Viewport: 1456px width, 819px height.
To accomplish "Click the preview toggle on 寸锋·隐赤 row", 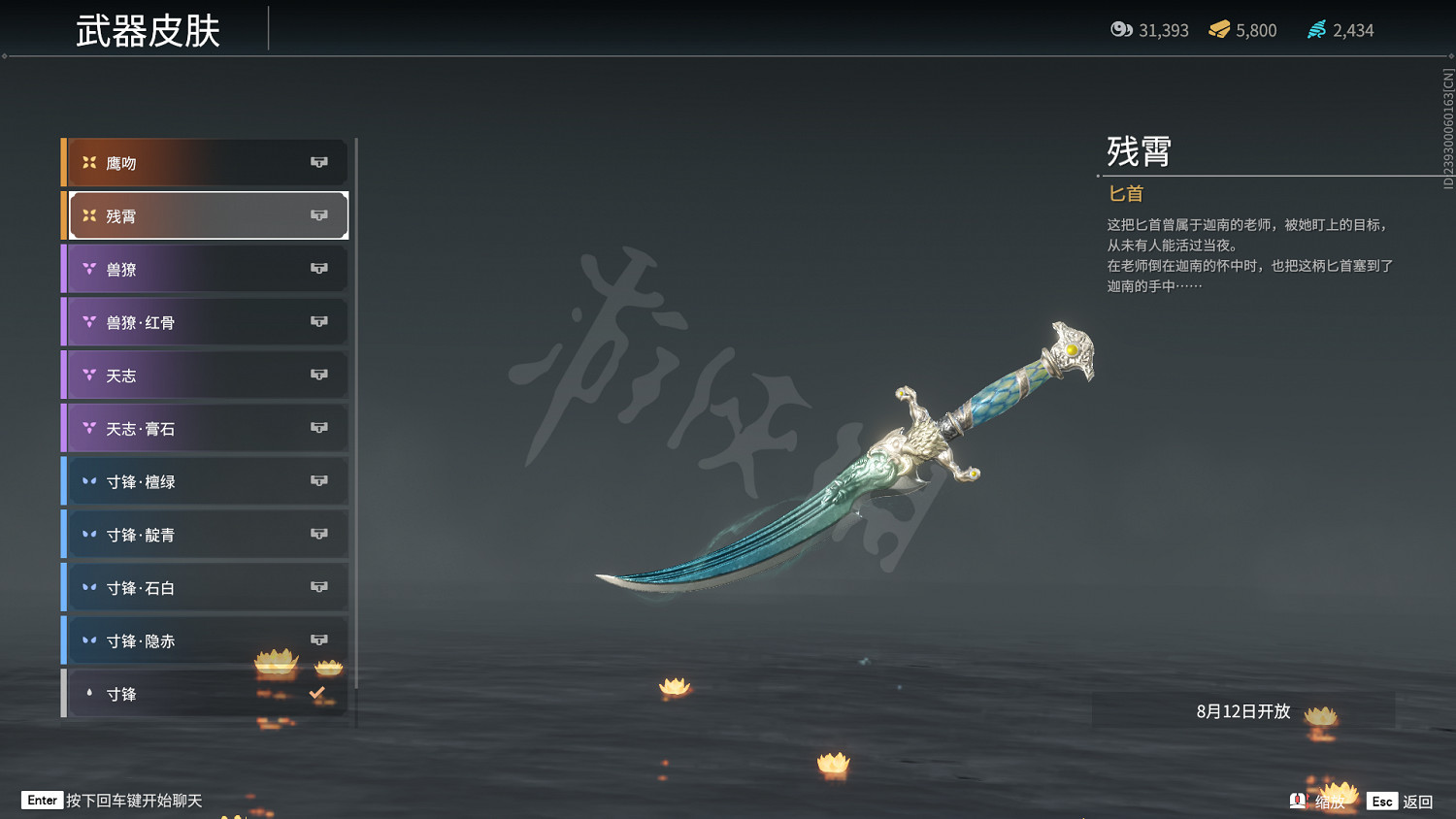I will pos(319,640).
